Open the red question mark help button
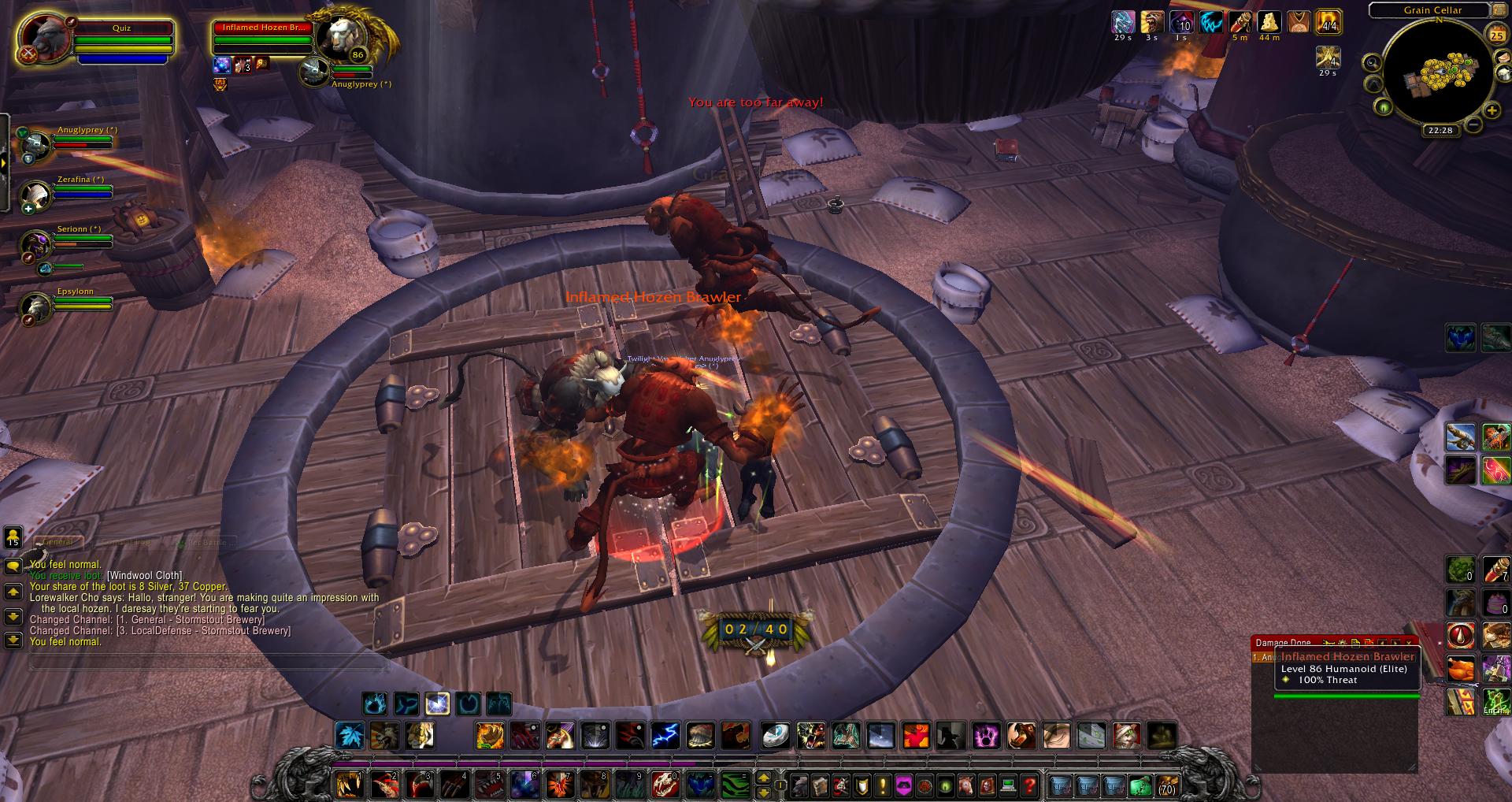 pyautogui.click(x=1028, y=785)
